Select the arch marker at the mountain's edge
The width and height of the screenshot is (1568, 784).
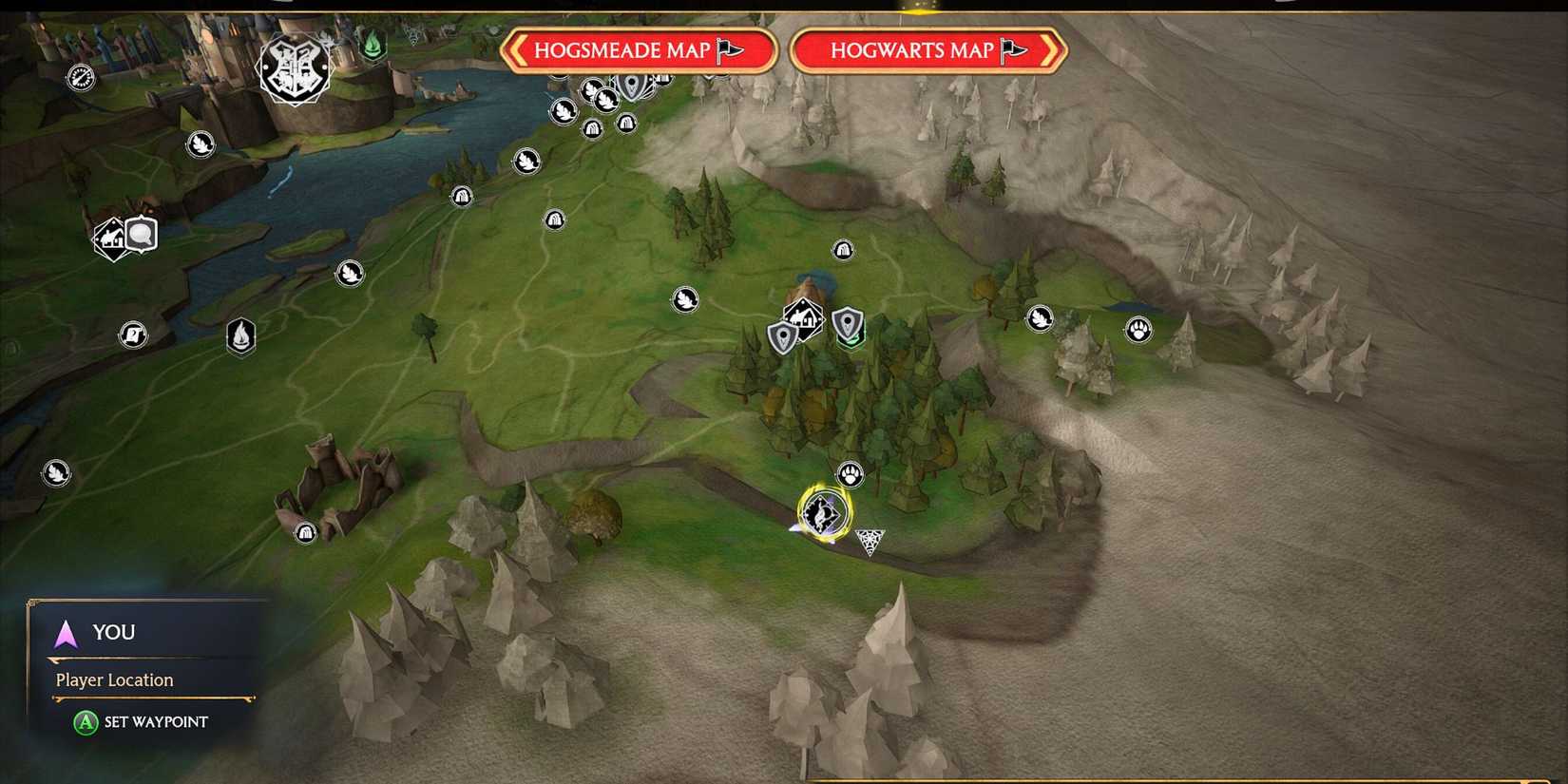(x=842, y=249)
